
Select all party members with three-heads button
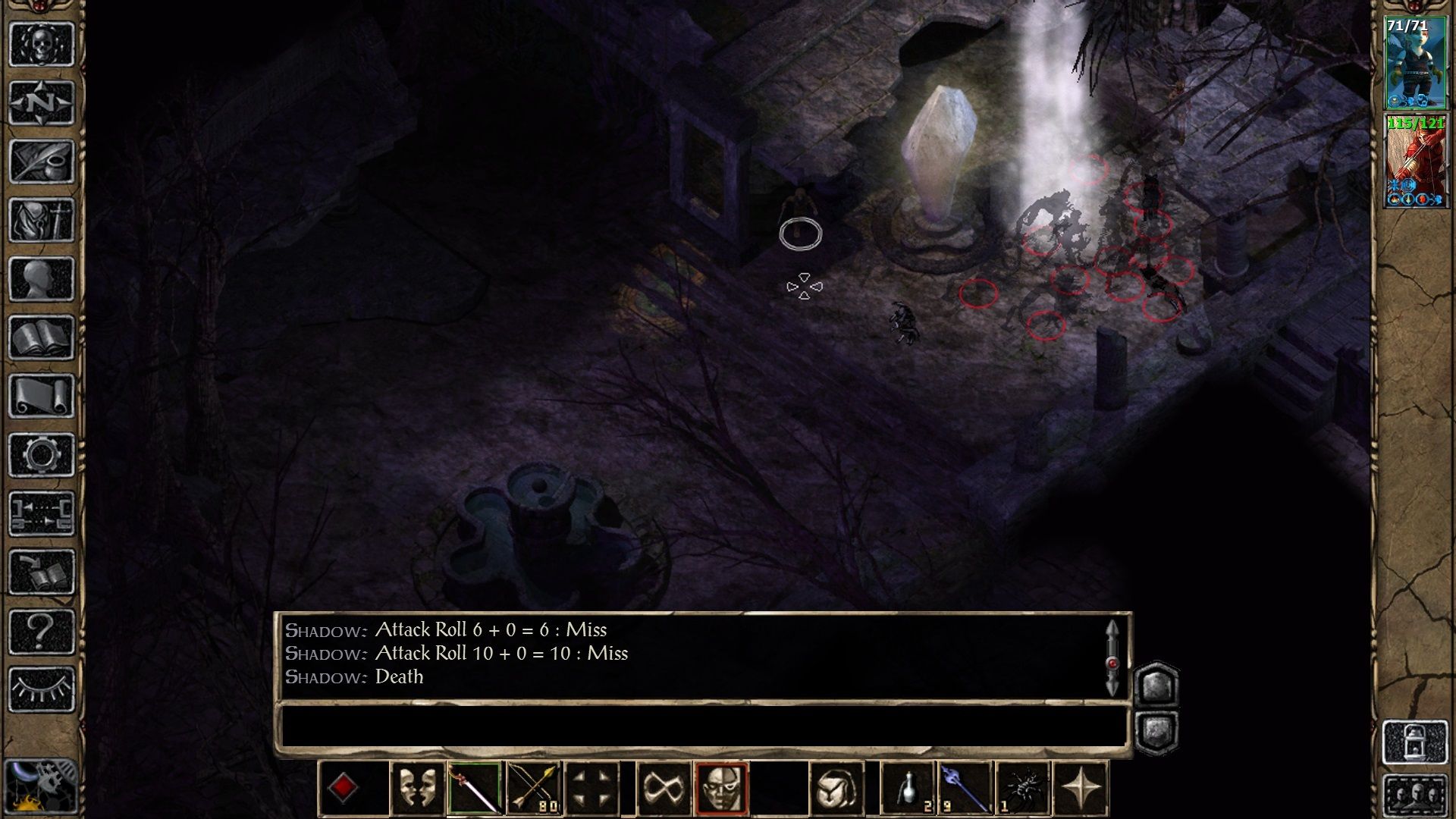click(x=1415, y=796)
